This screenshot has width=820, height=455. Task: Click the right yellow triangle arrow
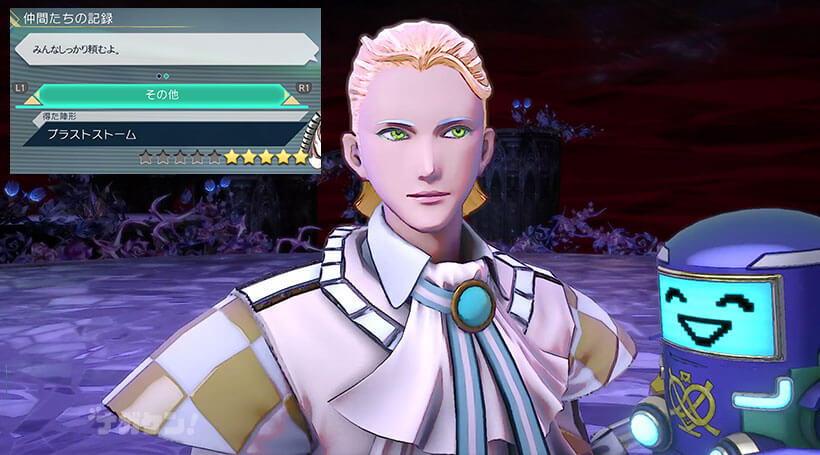(291, 100)
